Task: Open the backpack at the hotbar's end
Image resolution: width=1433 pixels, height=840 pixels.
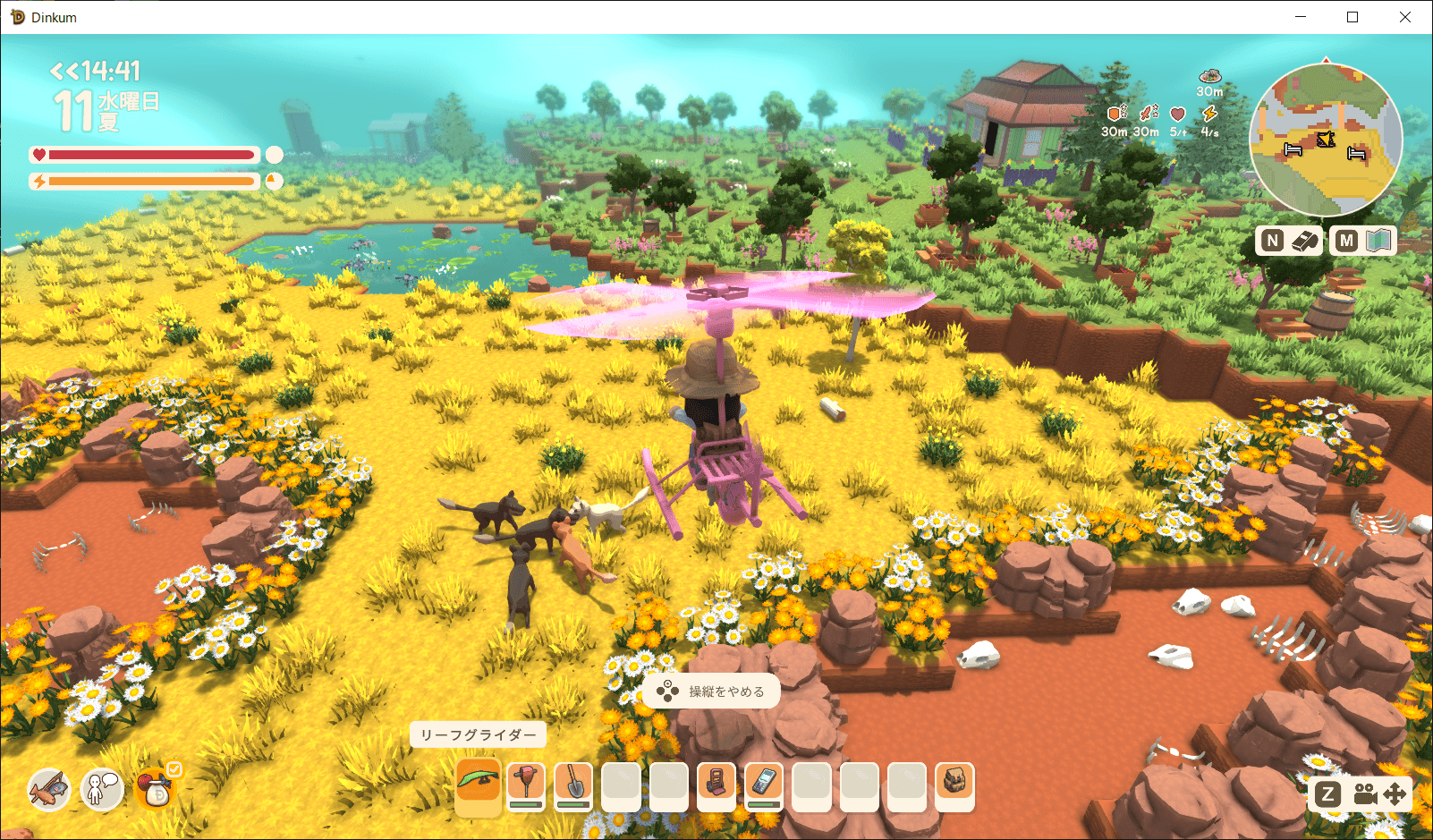Action: (954, 785)
